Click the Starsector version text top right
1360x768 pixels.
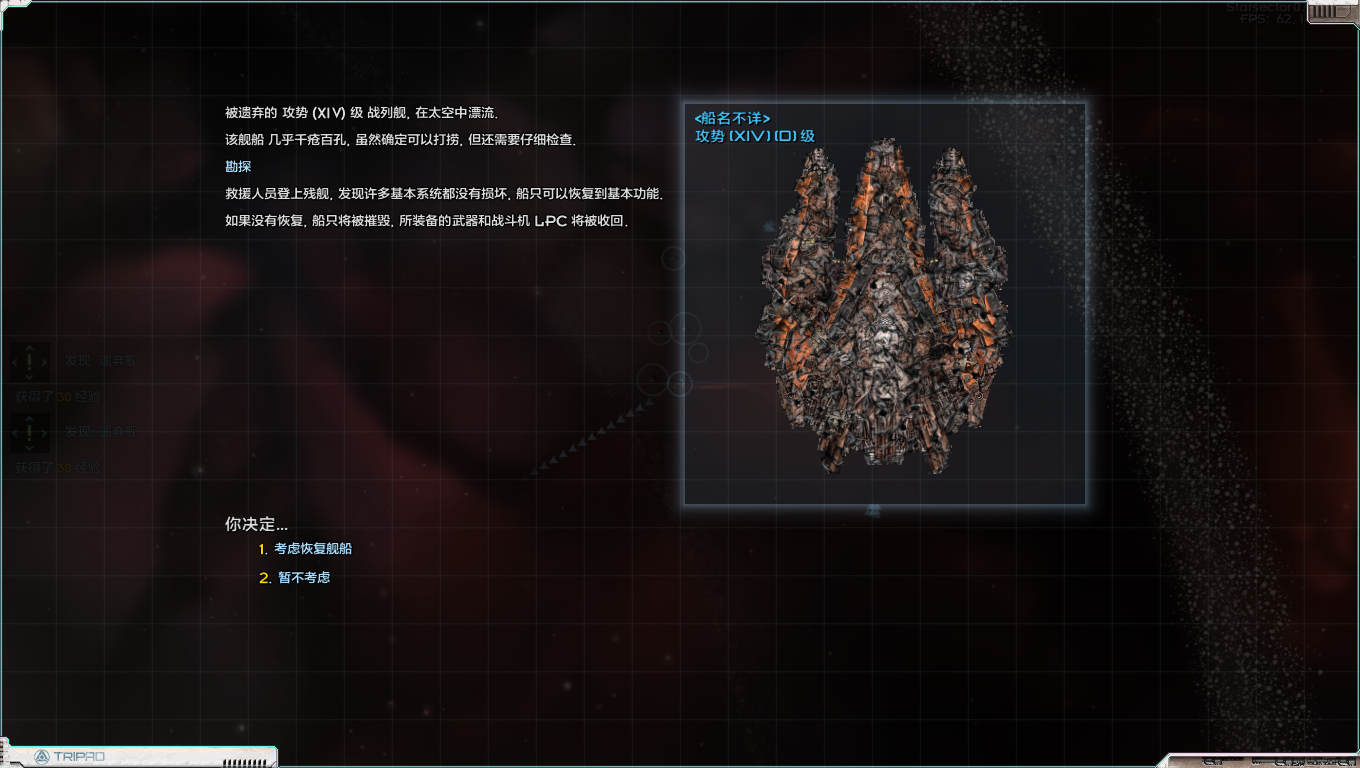(x=1263, y=8)
